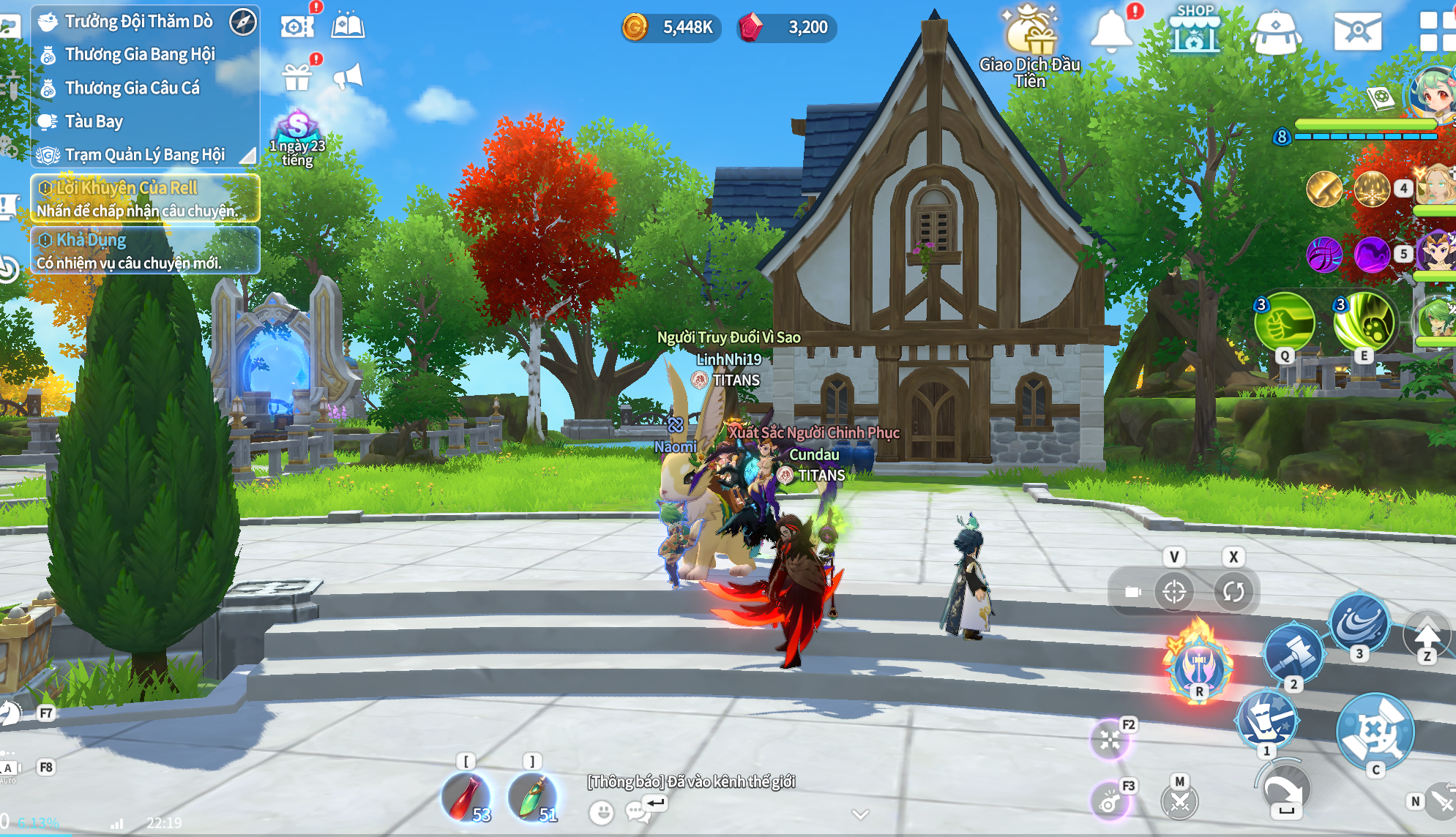This screenshot has height=837, width=1456.
Task: Open the notification bell
Action: (1110, 31)
